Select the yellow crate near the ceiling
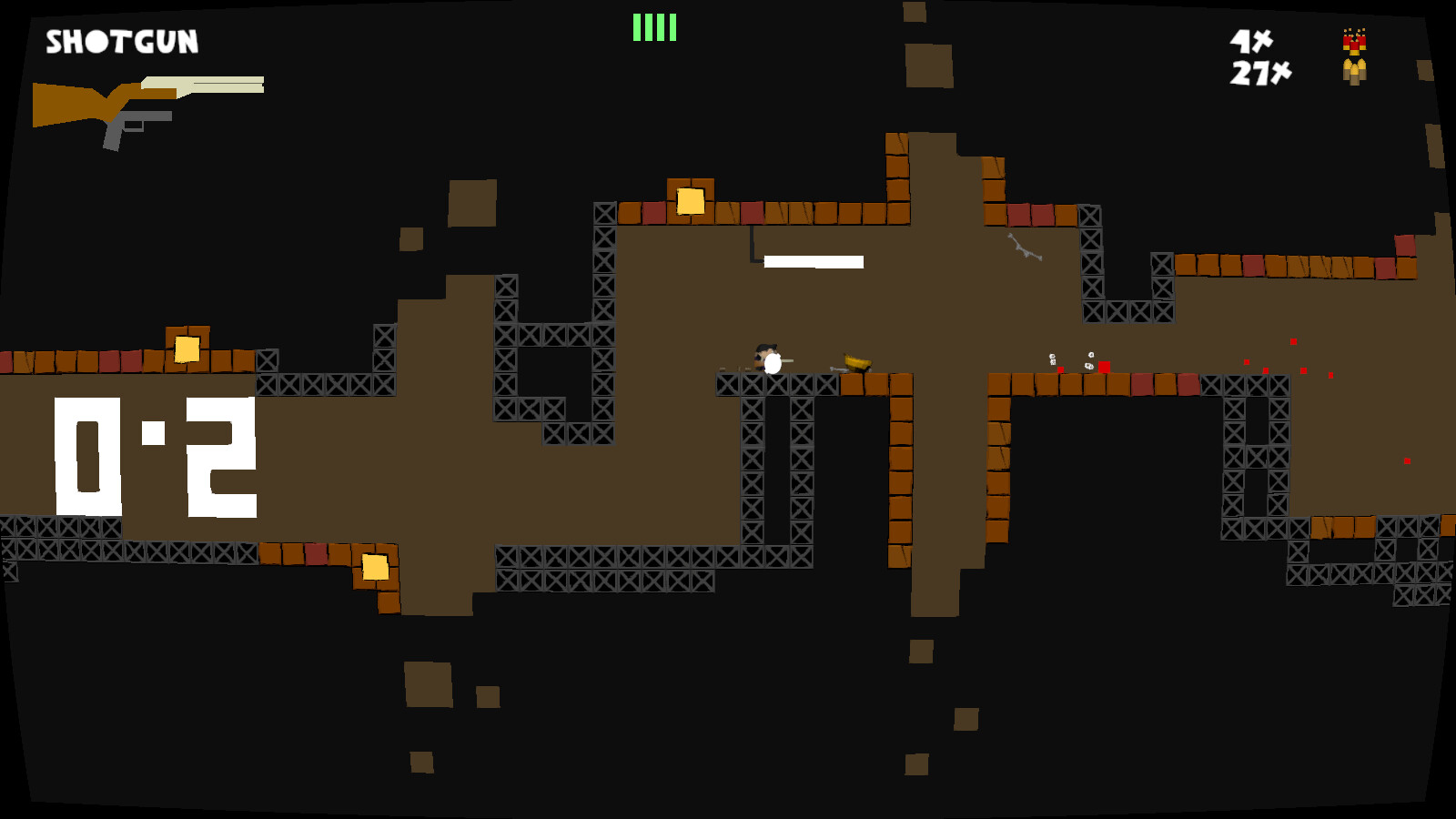 point(692,200)
